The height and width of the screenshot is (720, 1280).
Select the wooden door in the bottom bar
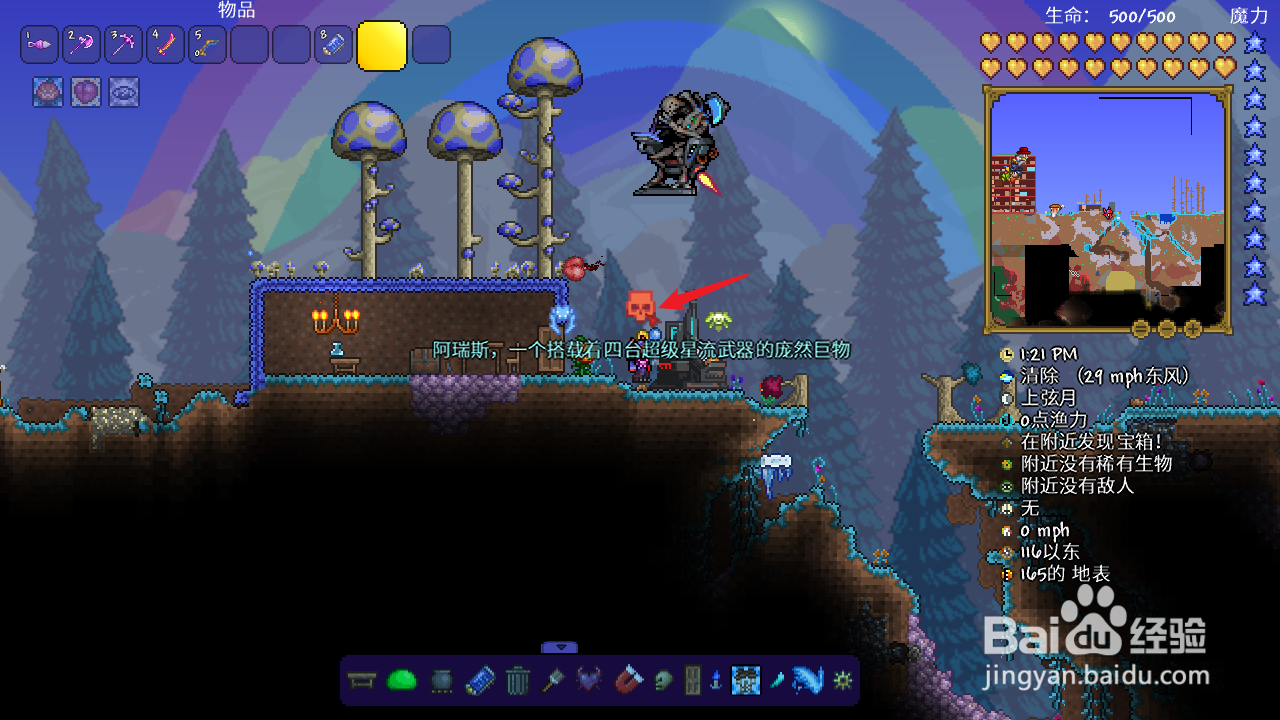pos(693,681)
